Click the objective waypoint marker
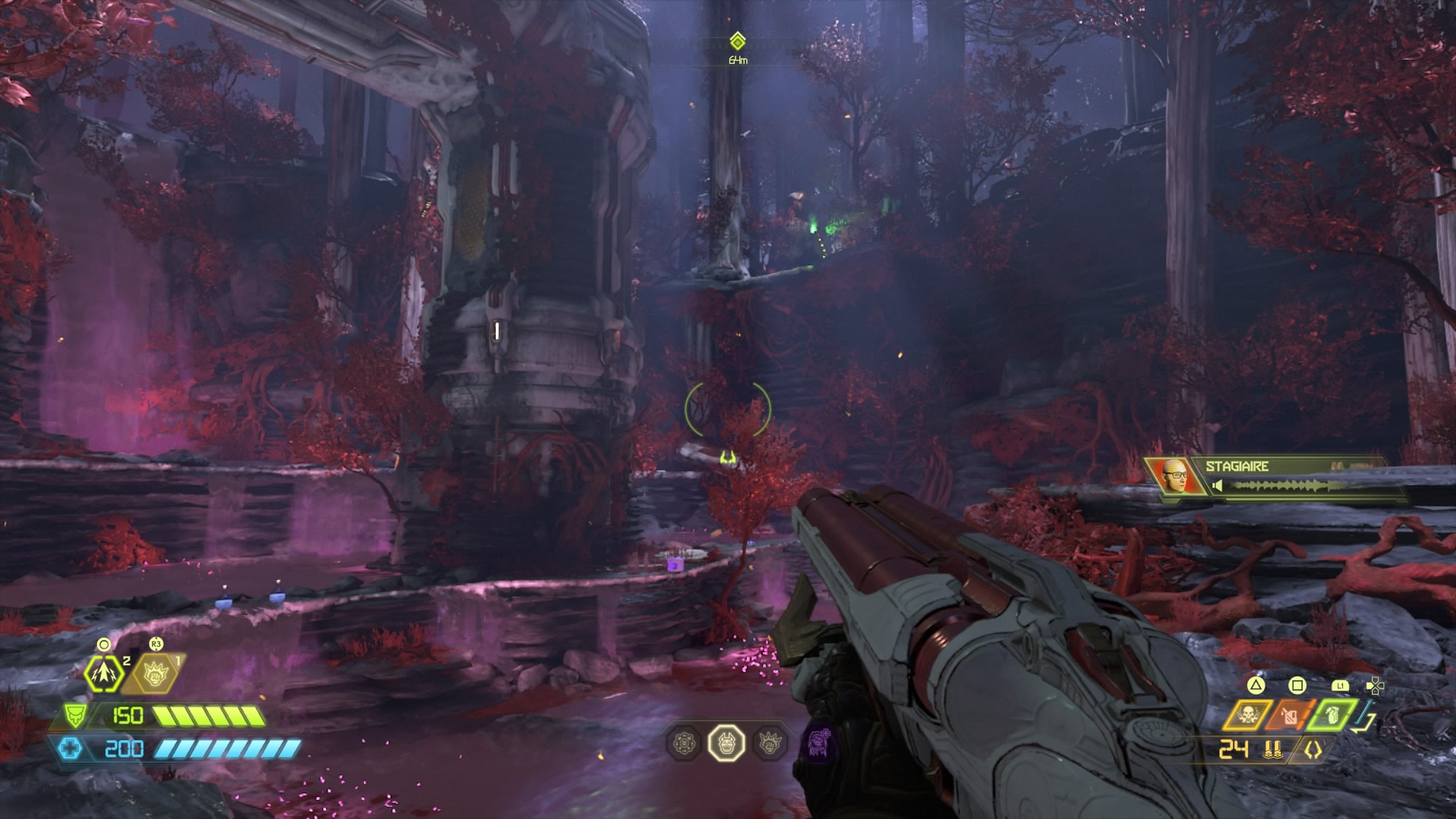The width and height of the screenshot is (1456, 819). (x=737, y=41)
